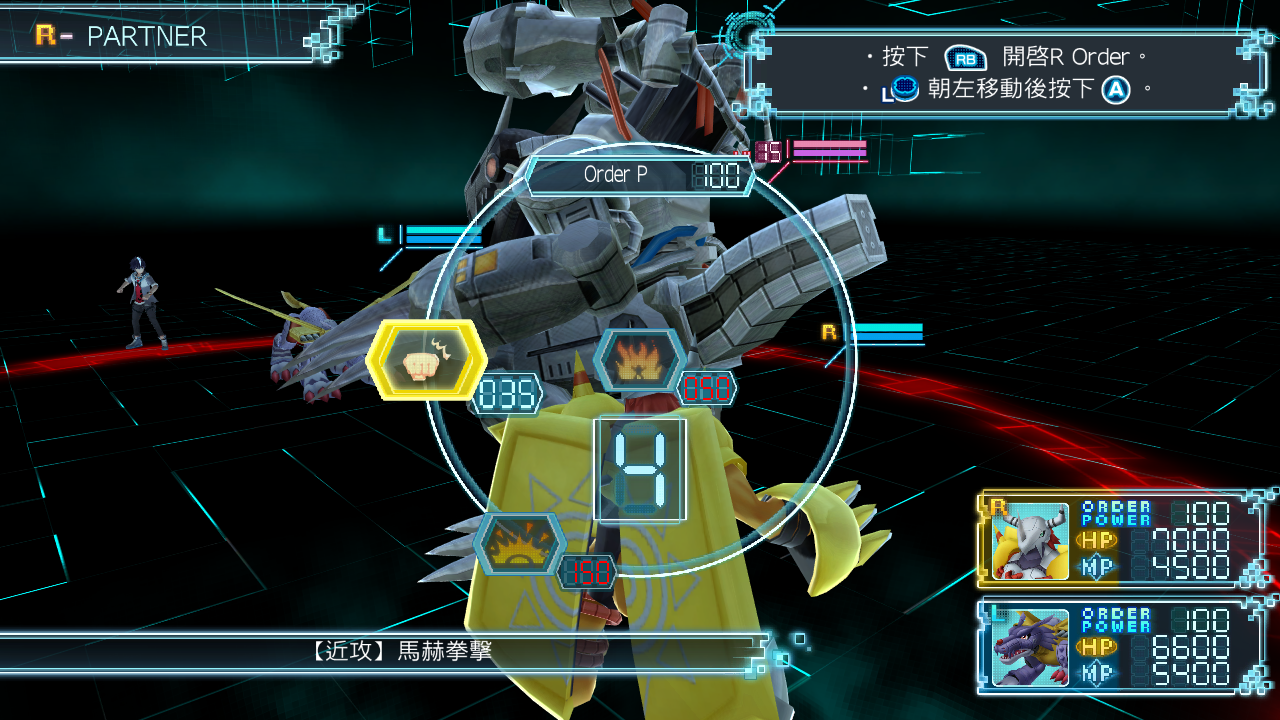Choose the flame skill in the order ring
Screen dimensions: 1280x720
click(x=640, y=360)
